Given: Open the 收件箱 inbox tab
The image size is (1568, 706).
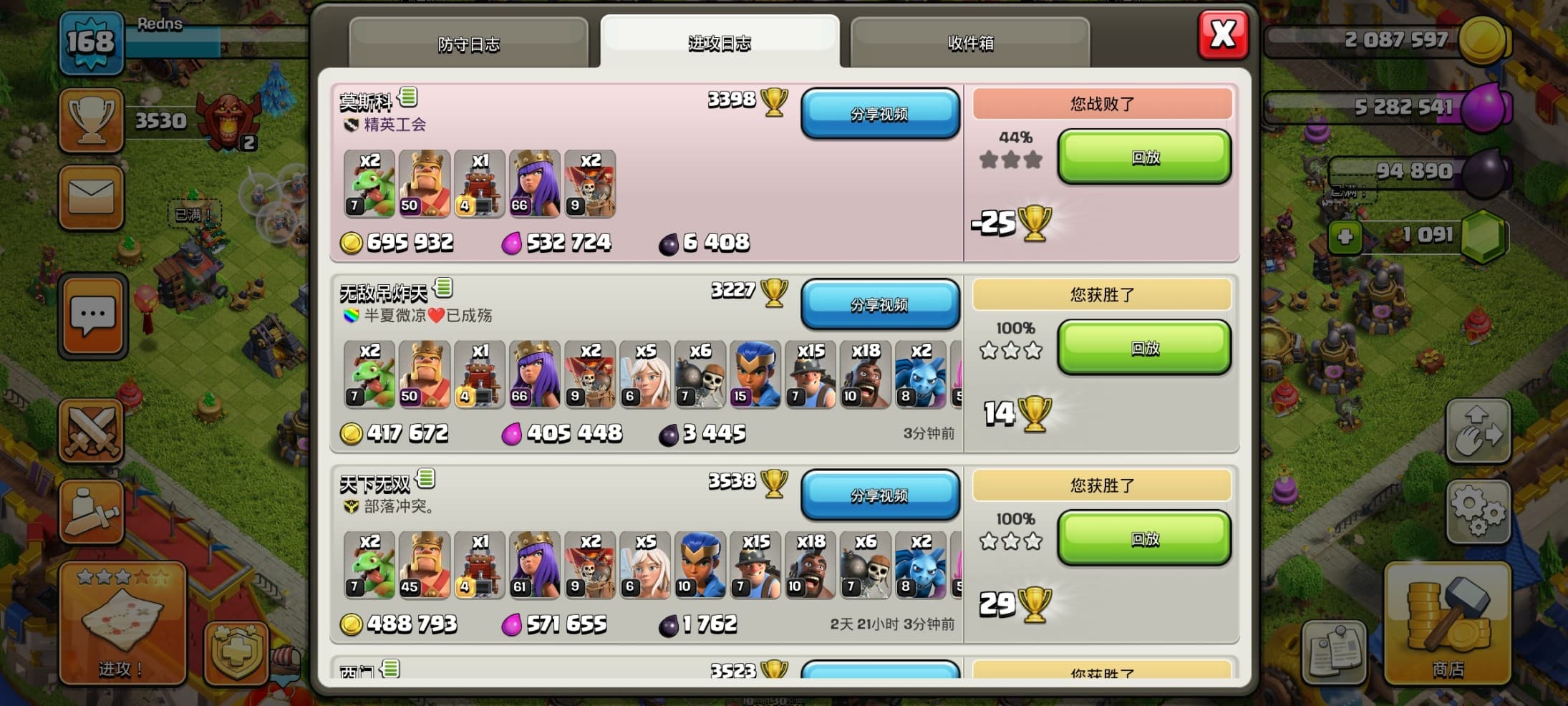Looking at the screenshot, I should point(969,44).
